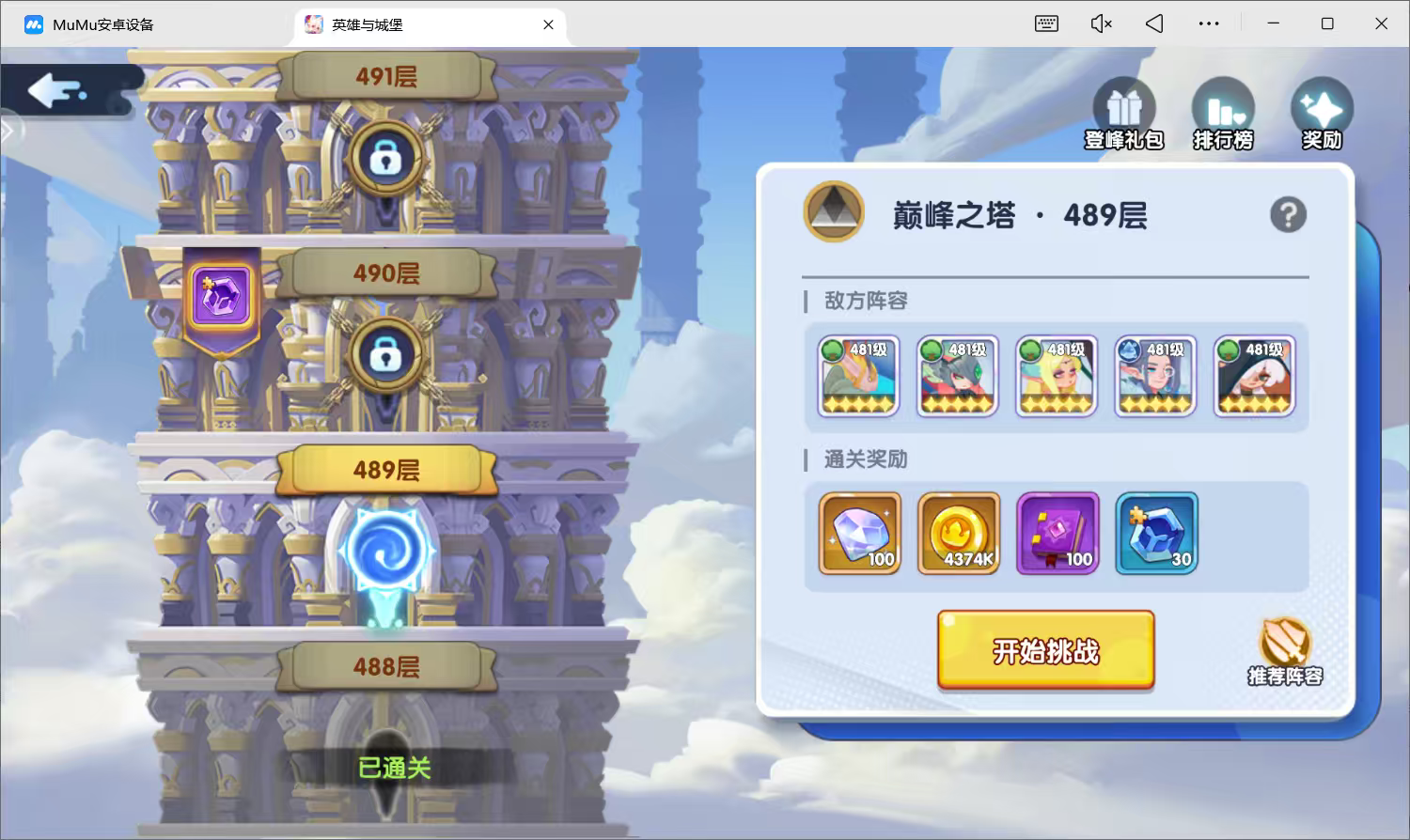
Task: View the 奖励 rewards panel
Action: pyautogui.click(x=1322, y=106)
